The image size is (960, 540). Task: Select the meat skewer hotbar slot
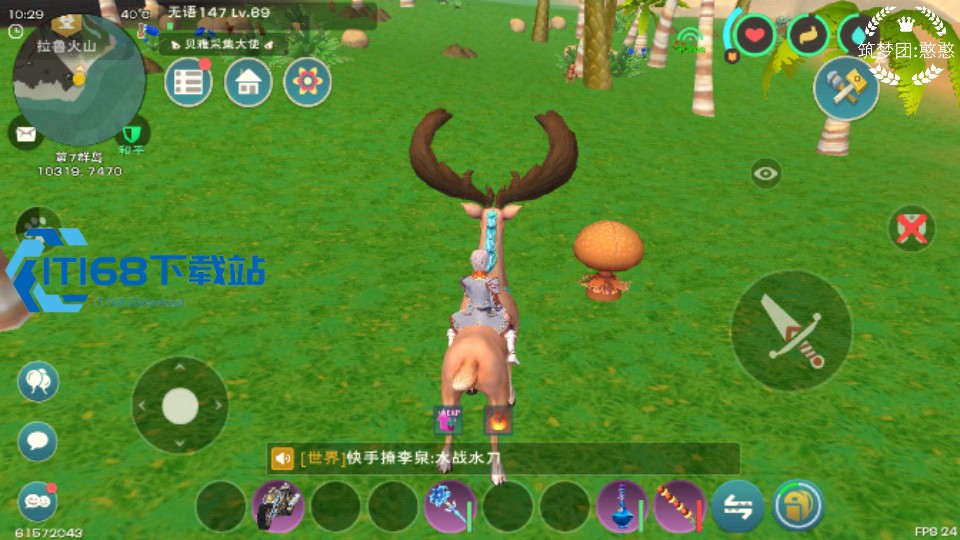coord(679,506)
